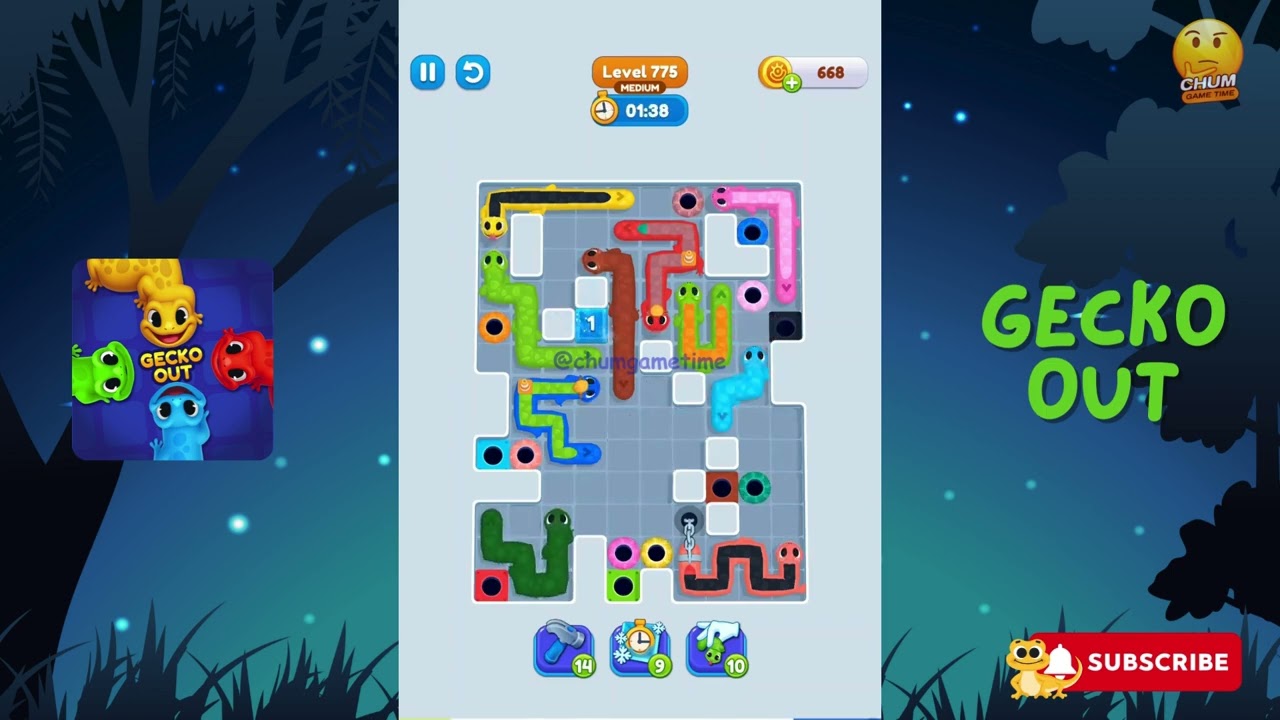Click the tile numbered 1

[591, 324]
